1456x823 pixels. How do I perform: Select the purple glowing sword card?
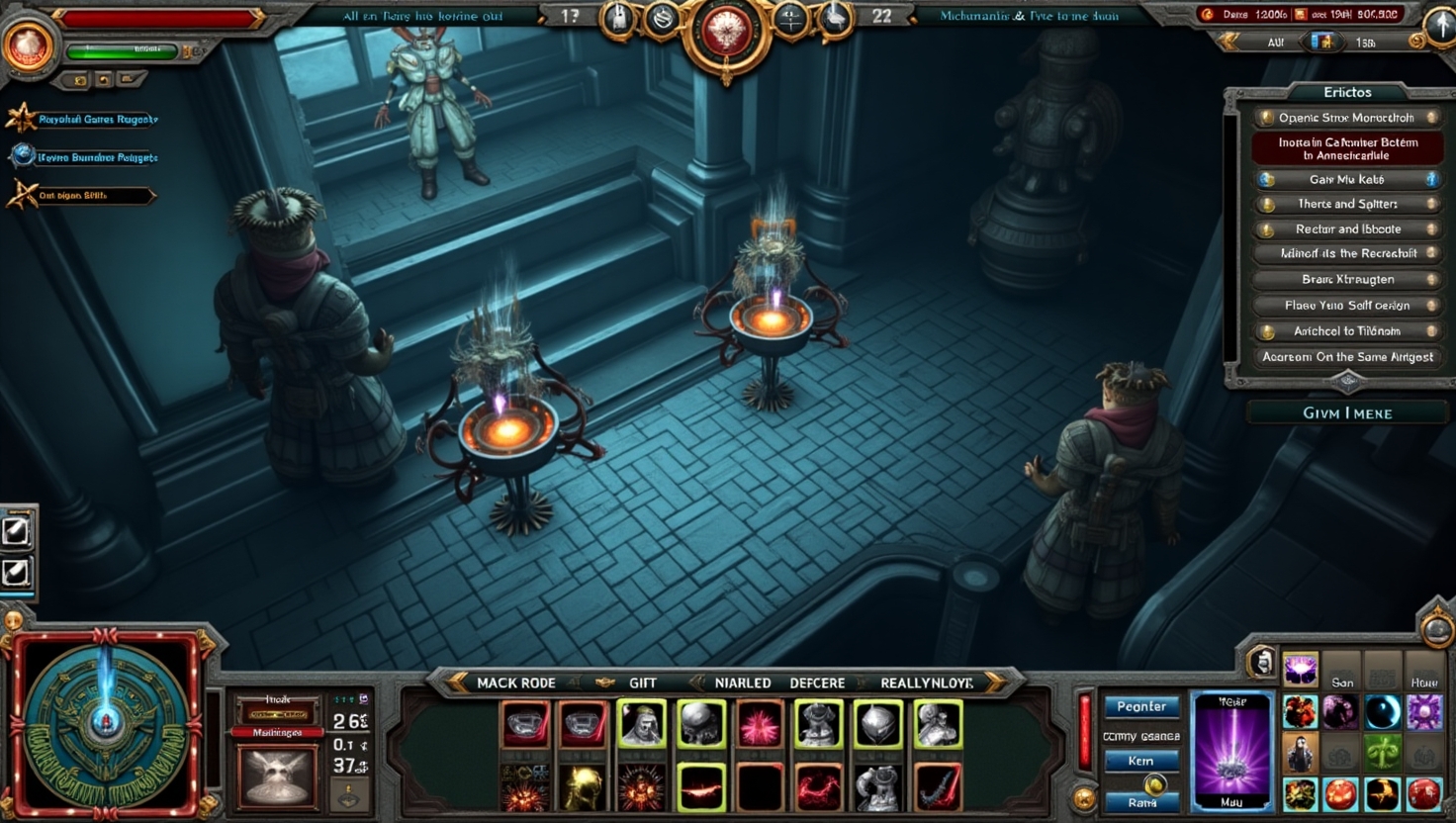click(1231, 750)
